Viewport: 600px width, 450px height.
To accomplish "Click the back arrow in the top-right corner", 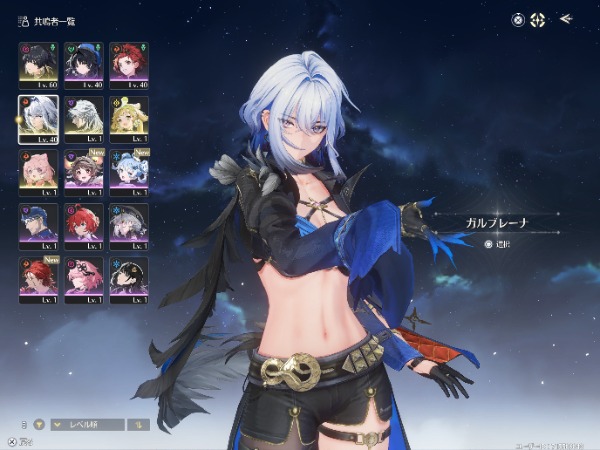I will (567, 18).
